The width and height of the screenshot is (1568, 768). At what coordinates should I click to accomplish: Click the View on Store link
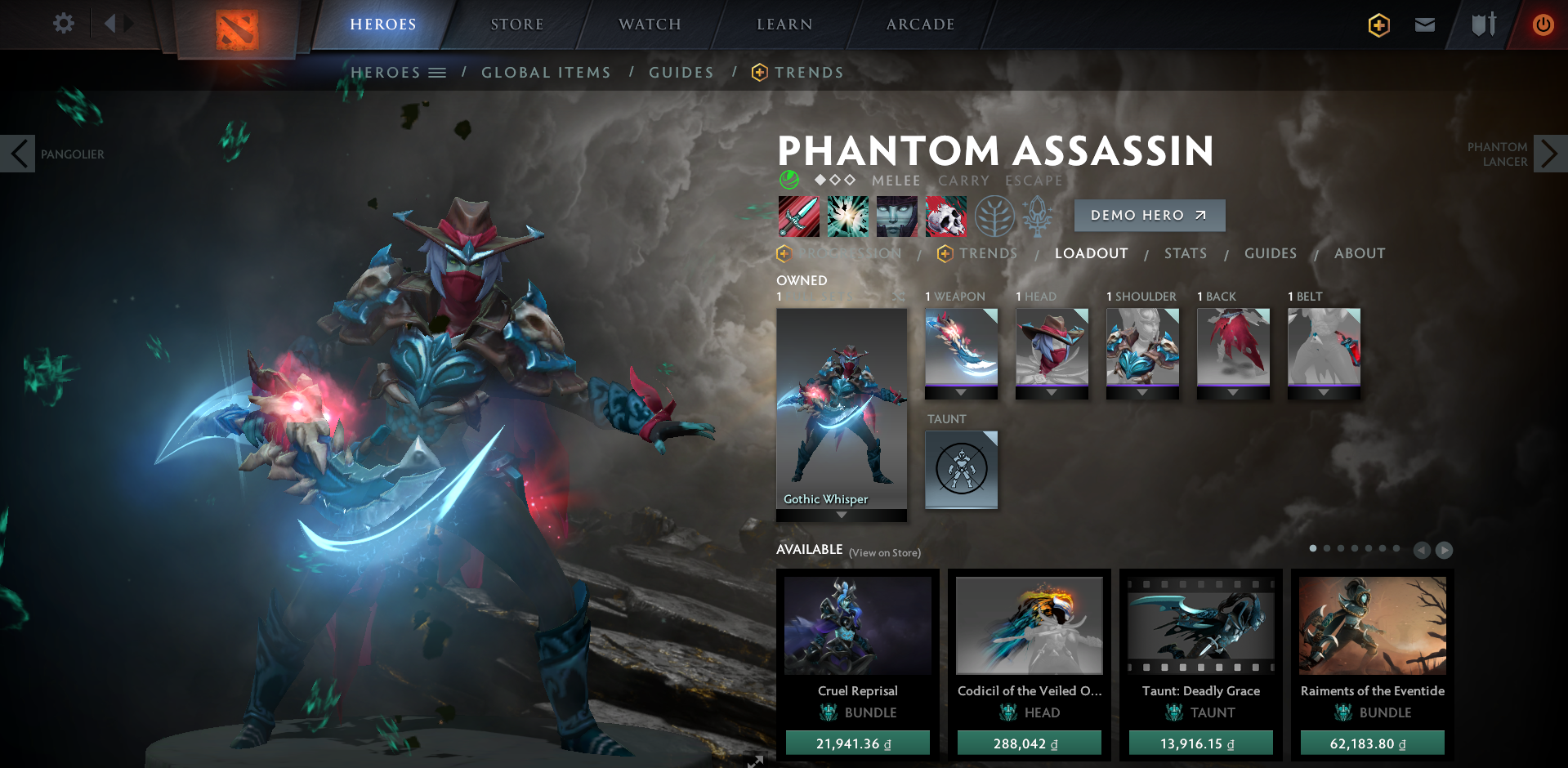(885, 553)
